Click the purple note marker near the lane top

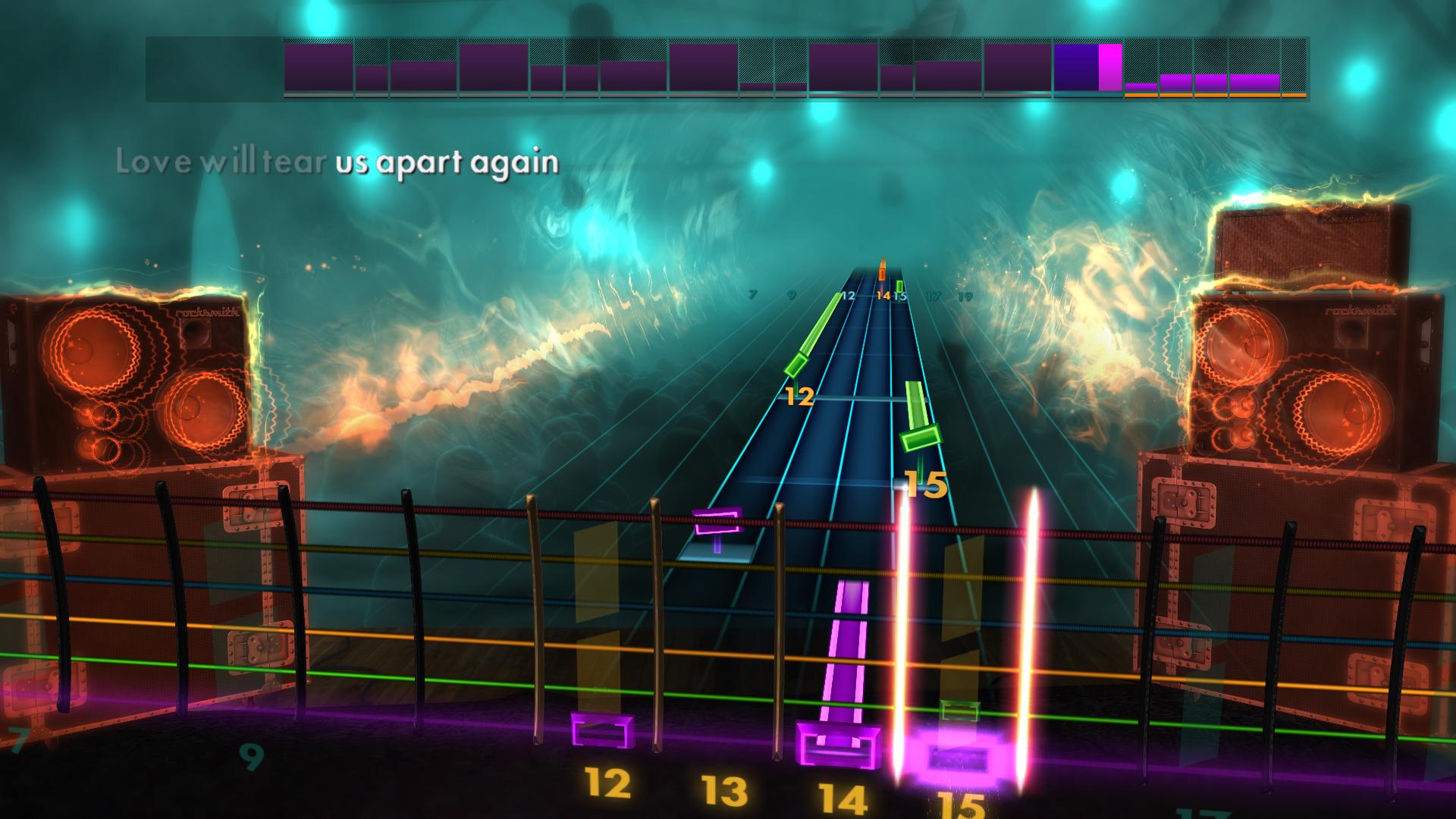click(x=717, y=521)
